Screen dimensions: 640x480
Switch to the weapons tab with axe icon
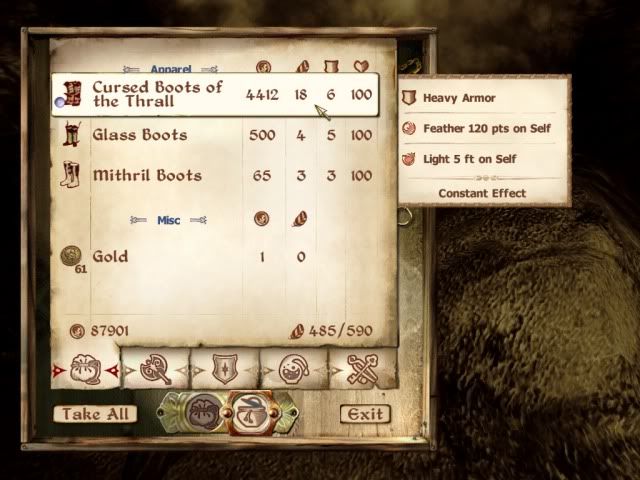pyautogui.click(x=155, y=369)
